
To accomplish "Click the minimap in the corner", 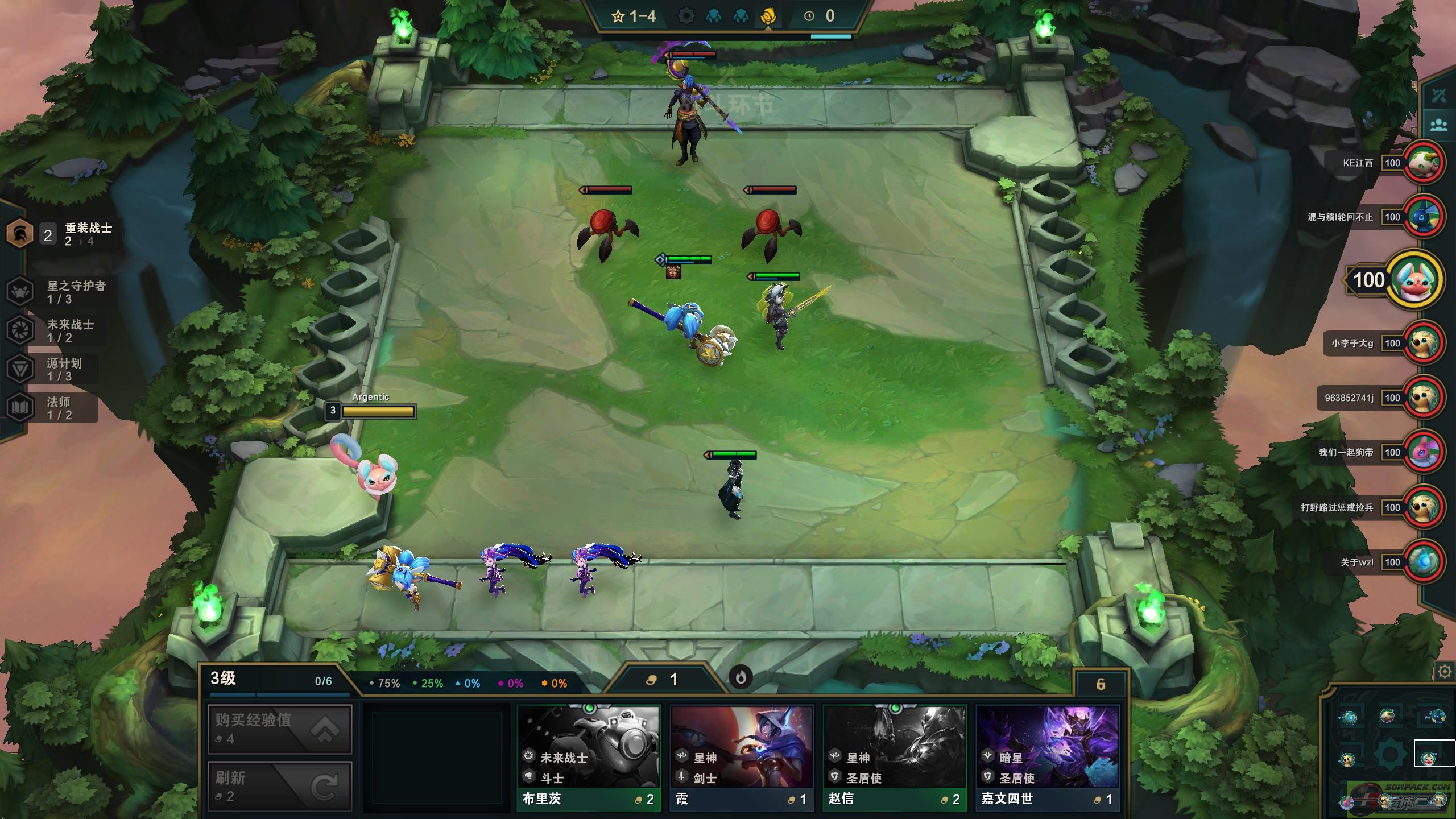I will click(1389, 745).
